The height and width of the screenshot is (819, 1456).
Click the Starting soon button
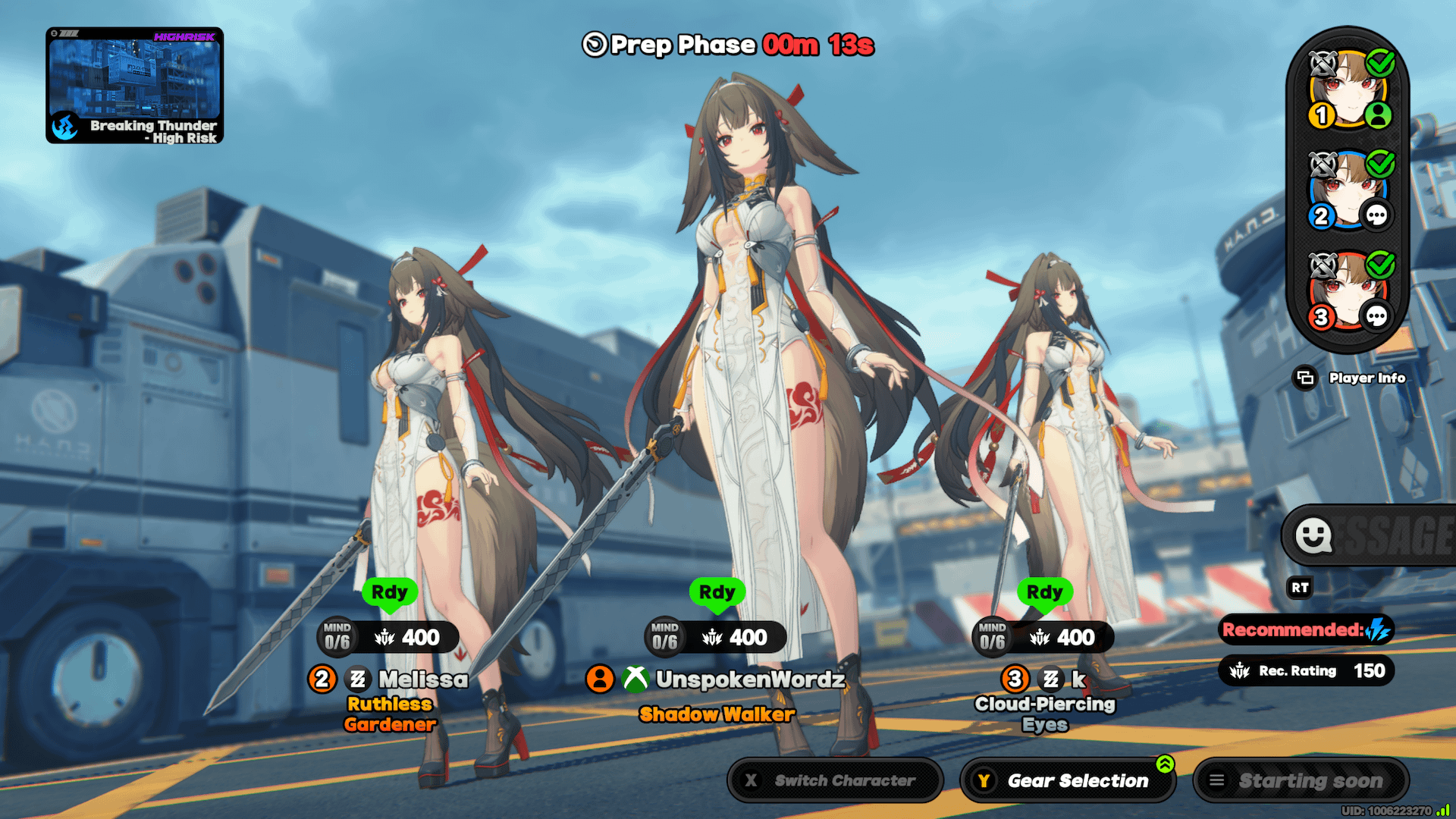(x=1301, y=780)
